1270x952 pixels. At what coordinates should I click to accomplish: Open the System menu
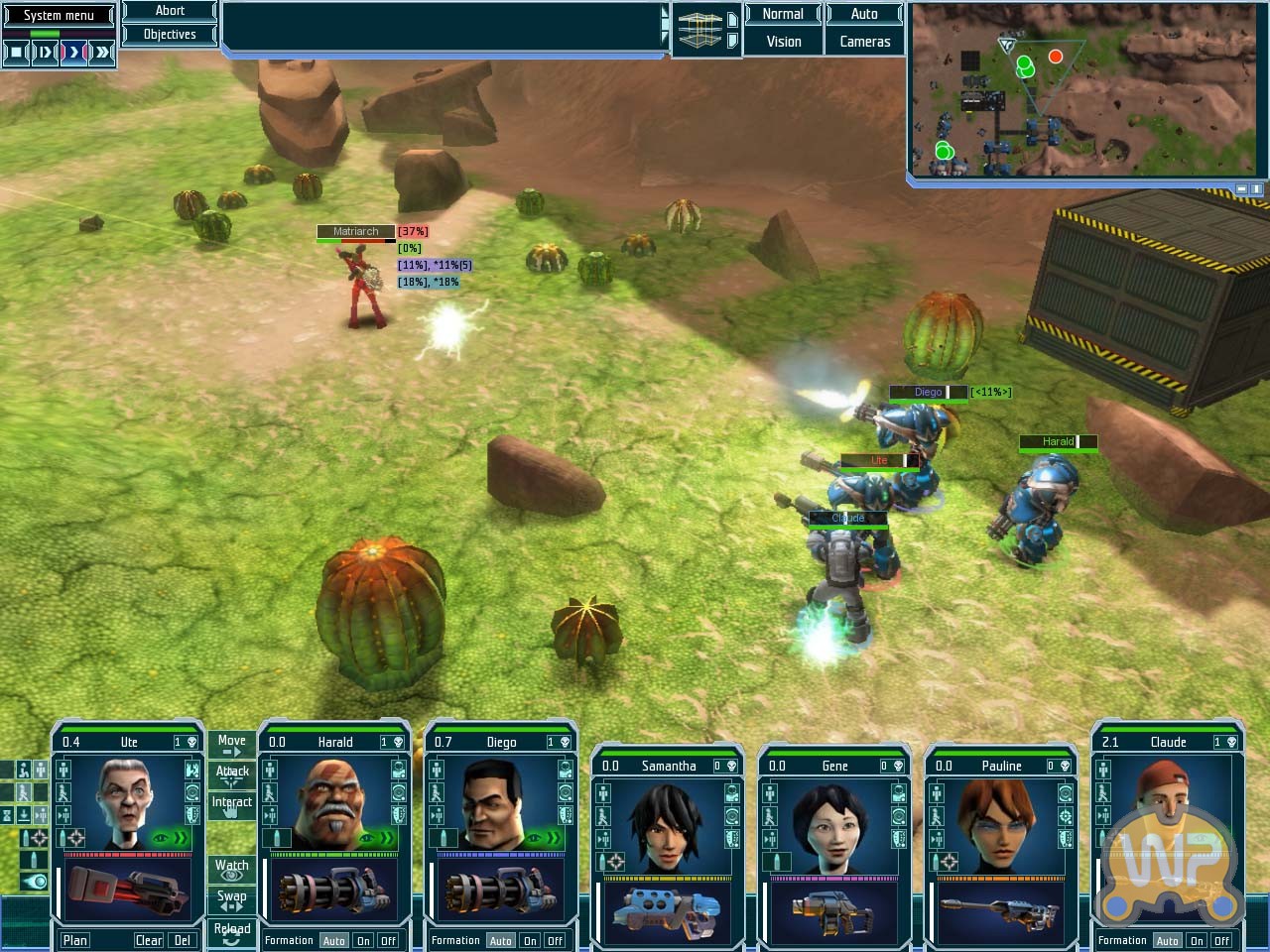59,15
